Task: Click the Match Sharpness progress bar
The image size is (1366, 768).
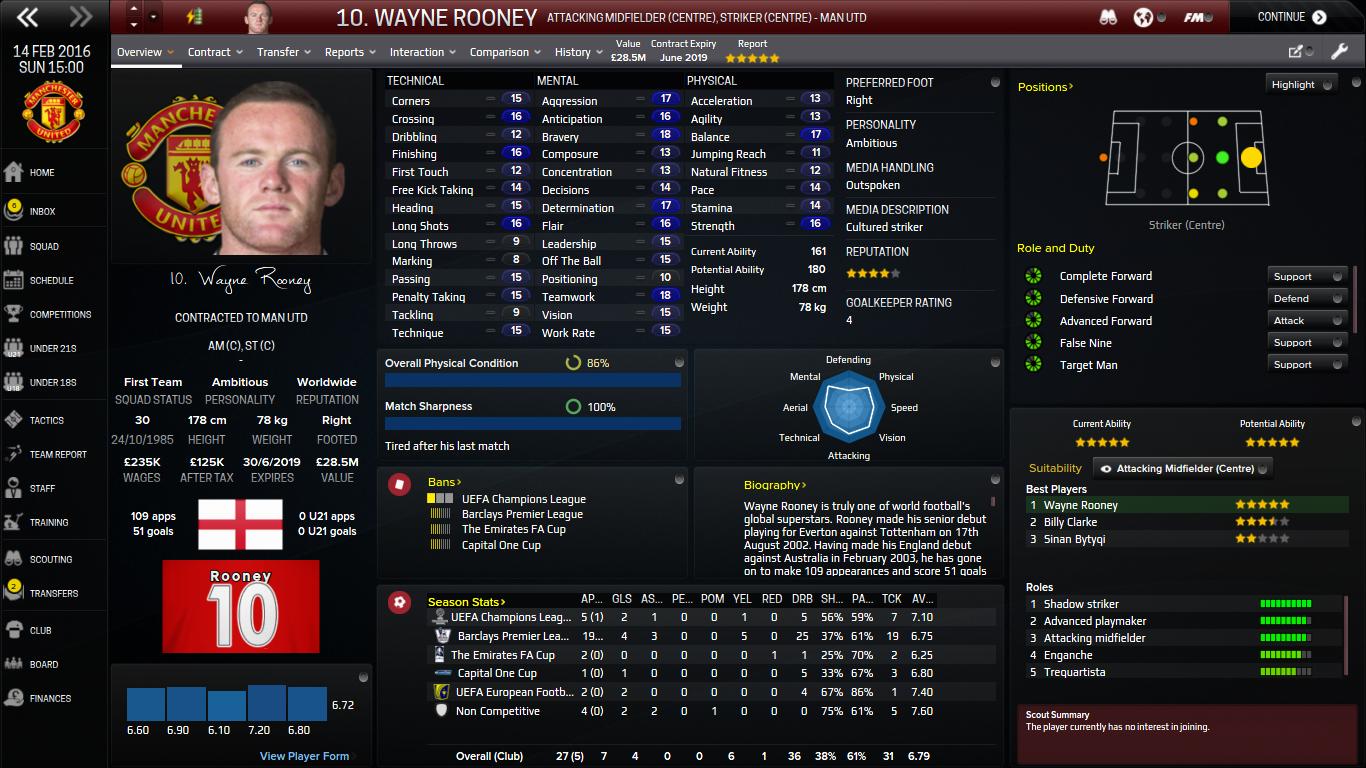Action: click(x=532, y=423)
